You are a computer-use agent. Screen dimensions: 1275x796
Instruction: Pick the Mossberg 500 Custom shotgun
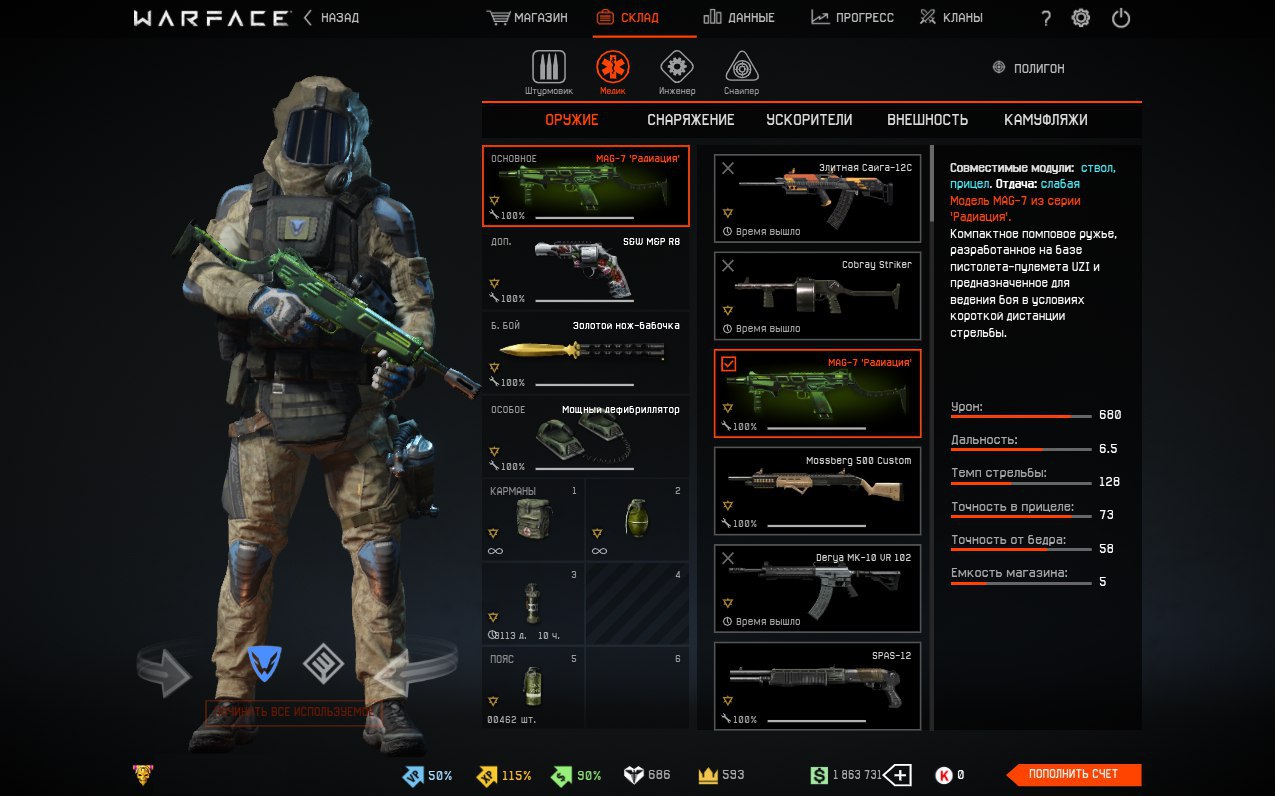pyautogui.click(x=817, y=491)
